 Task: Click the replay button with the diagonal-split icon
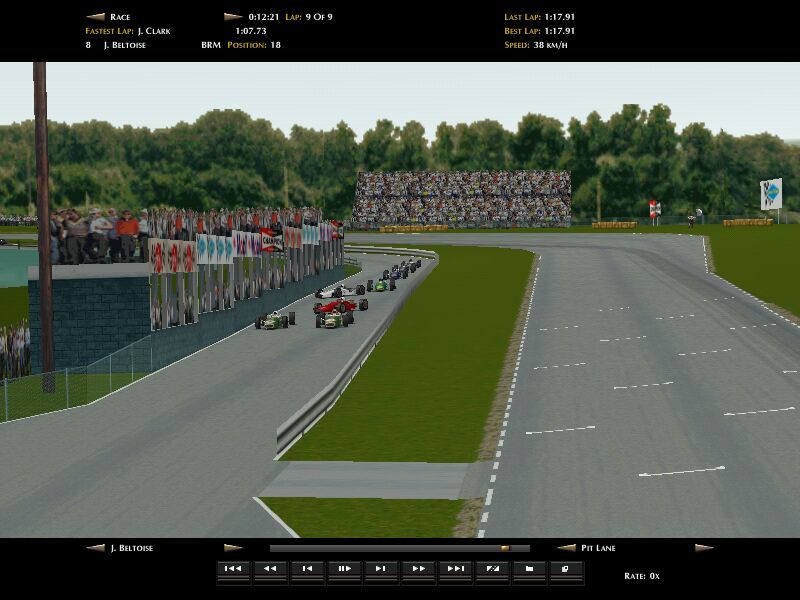tap(491, 569)
